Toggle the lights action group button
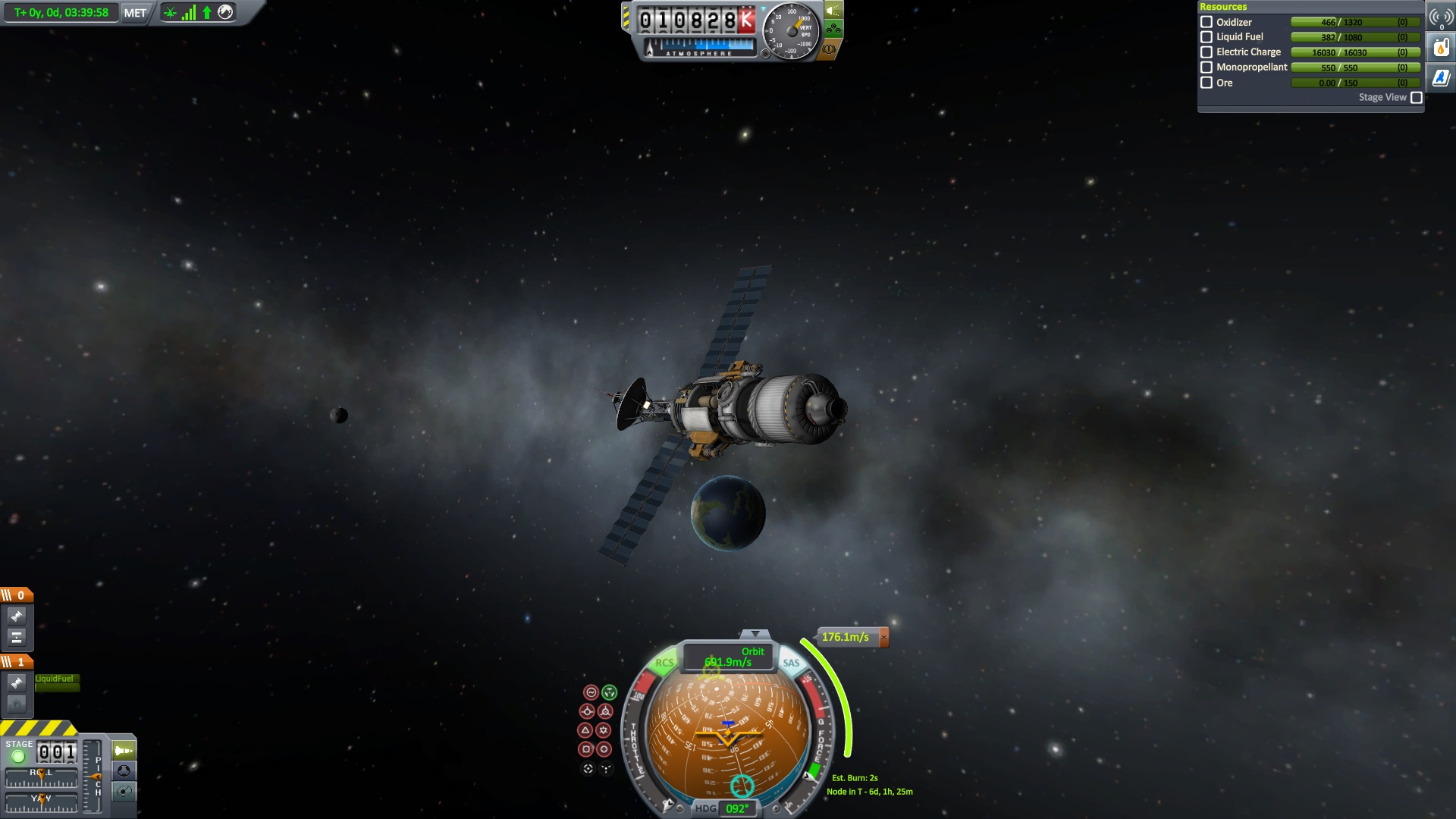This screenshot has width=1456, height=819. point(833,11)
